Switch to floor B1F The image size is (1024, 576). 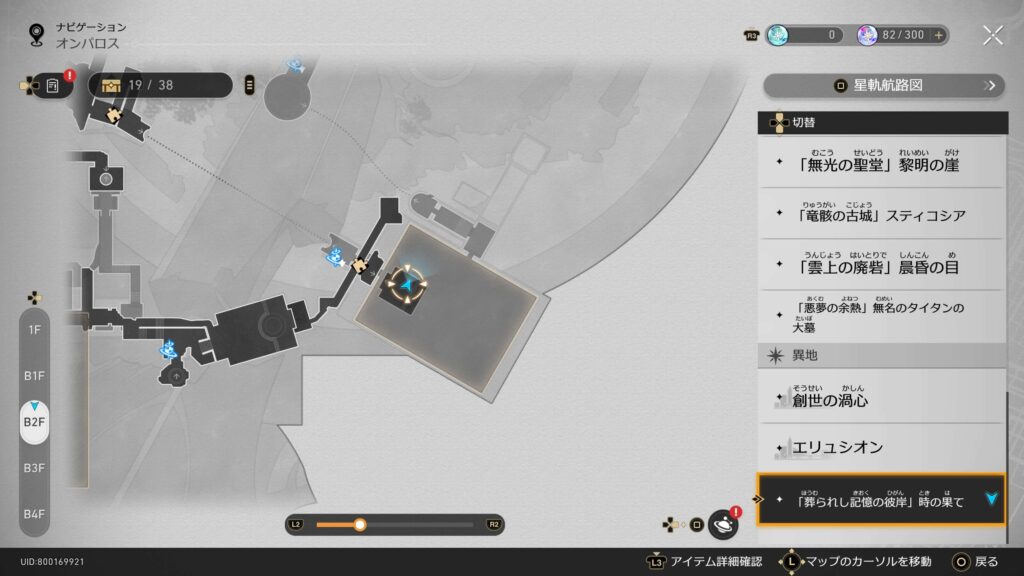34,376
